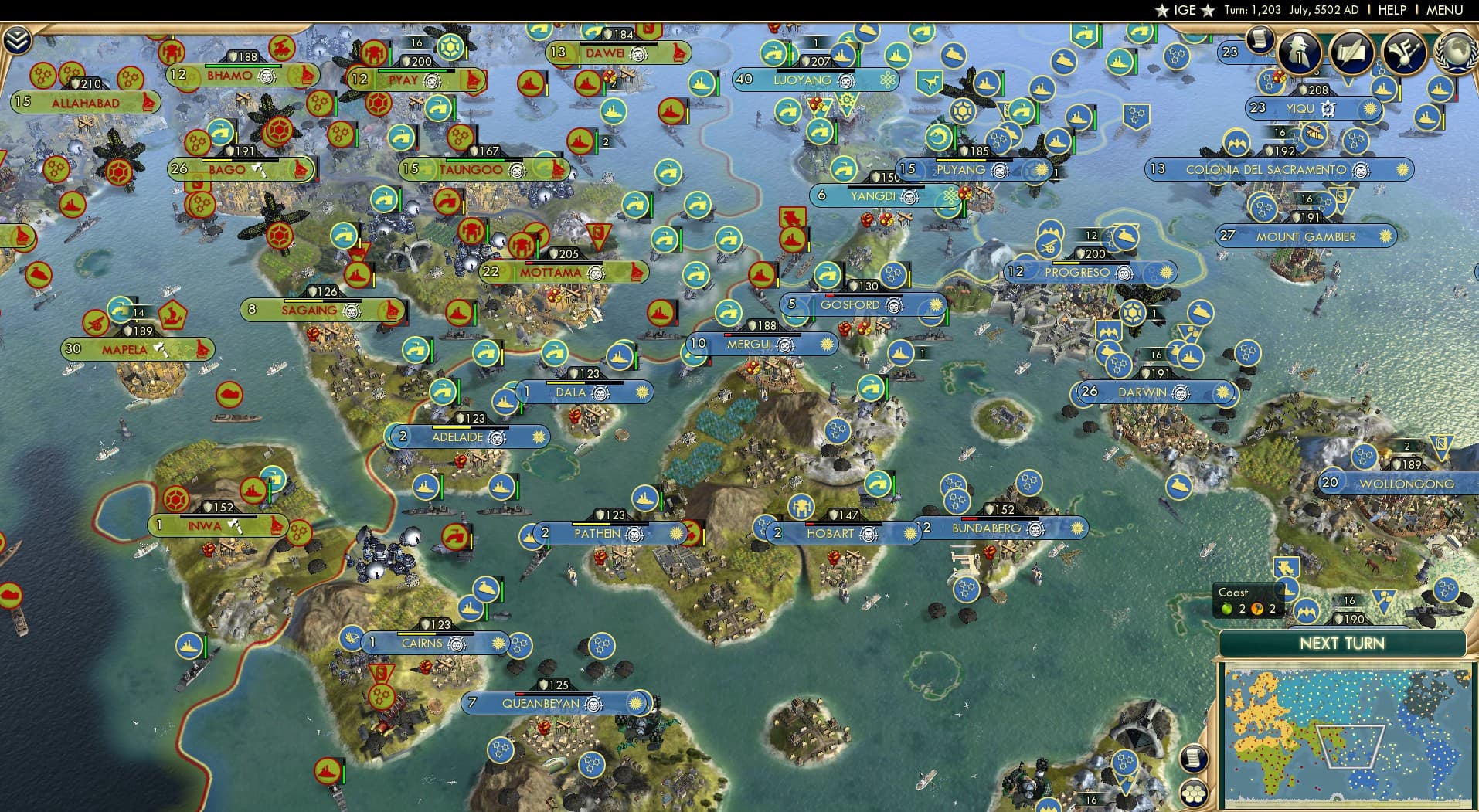
Task: Open the Diplomacy overview quill-scroll icon
Action: (x=1351, y=53)
